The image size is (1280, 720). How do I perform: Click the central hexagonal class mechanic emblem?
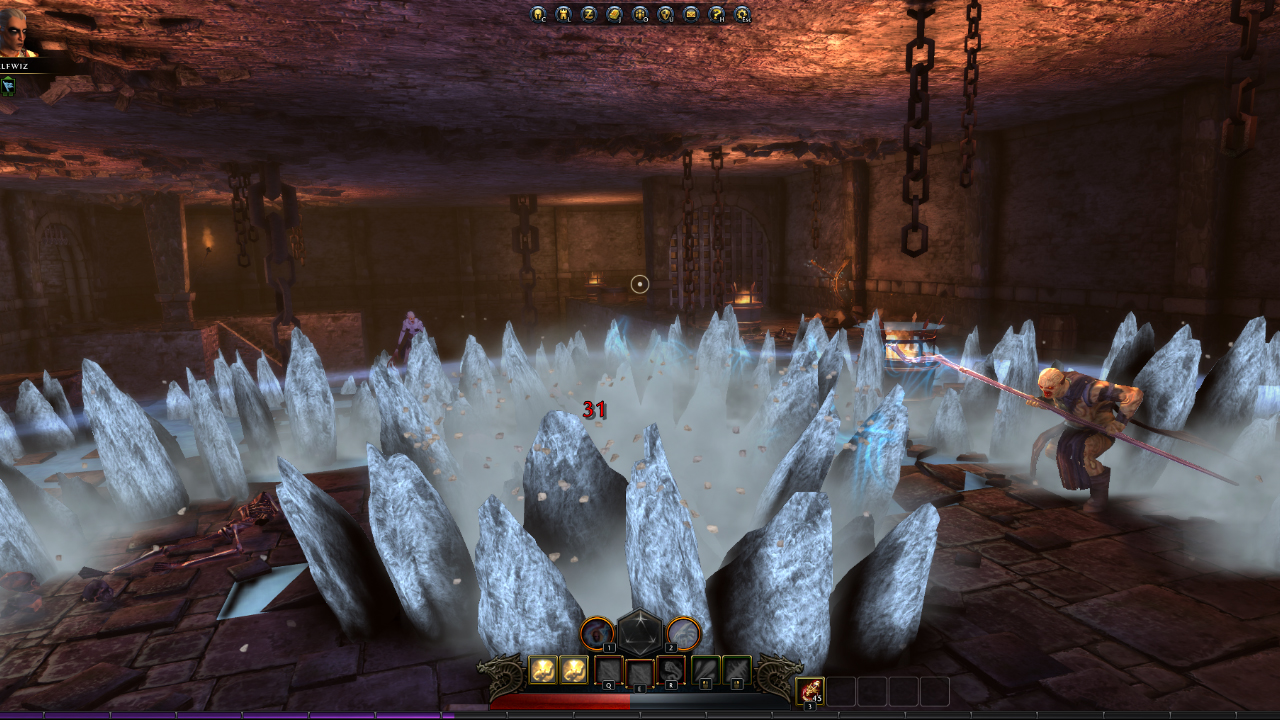pos(640,633)
